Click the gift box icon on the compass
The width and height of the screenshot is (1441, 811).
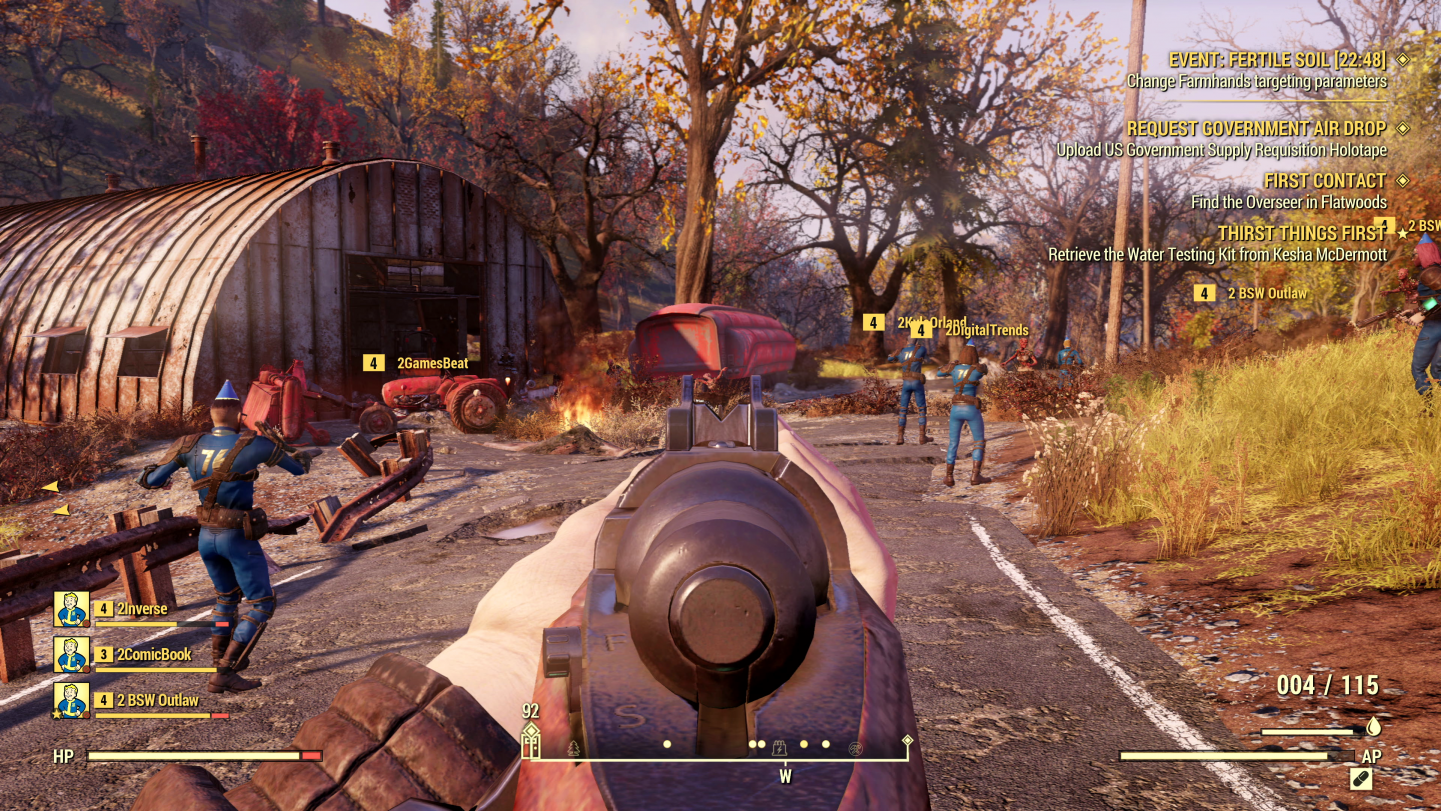[530, 743]
